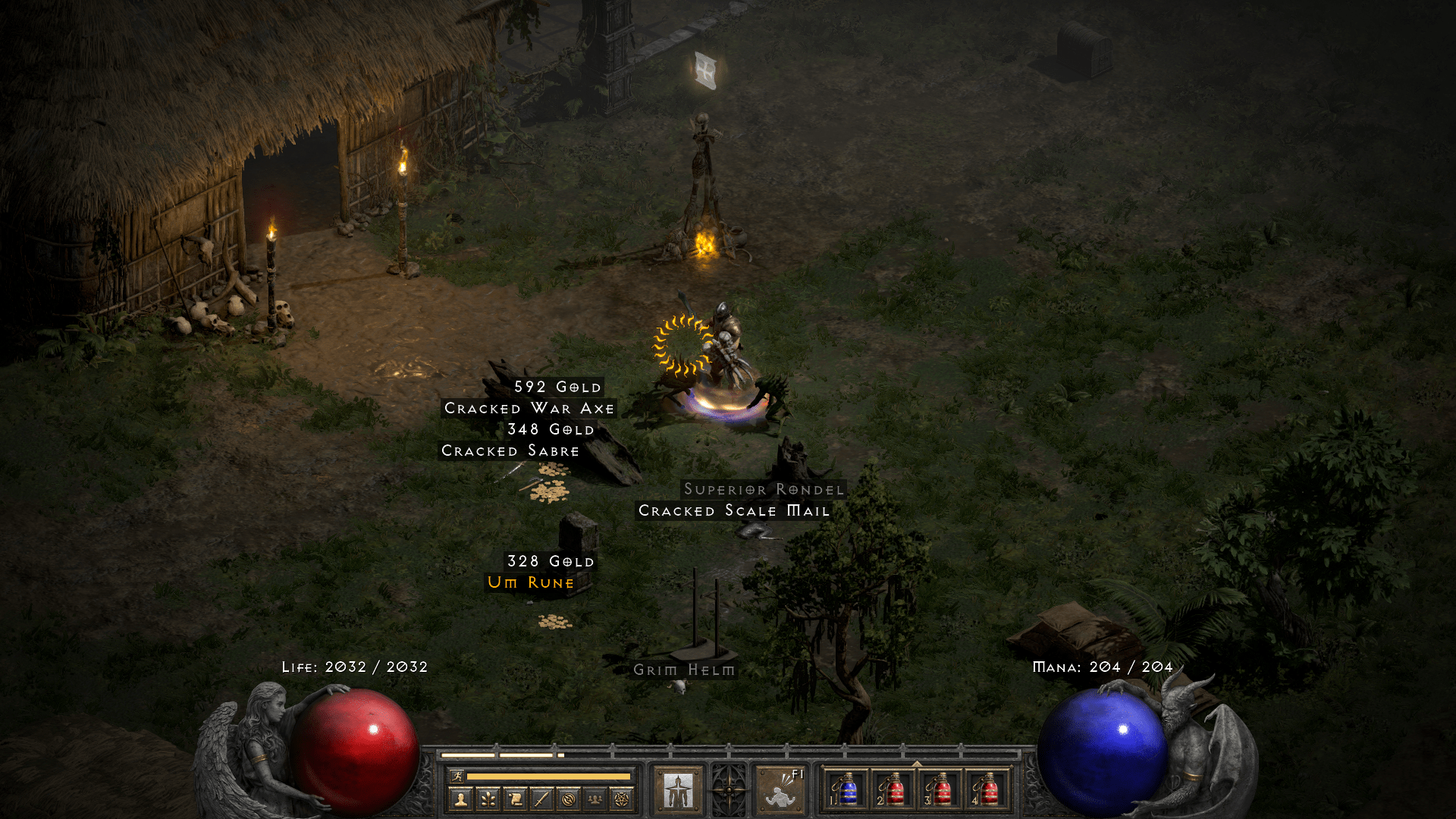Click the circular swirl icon in the menu strip
The height and width of the screenshot is (819, 1456).
coord(566,798)
